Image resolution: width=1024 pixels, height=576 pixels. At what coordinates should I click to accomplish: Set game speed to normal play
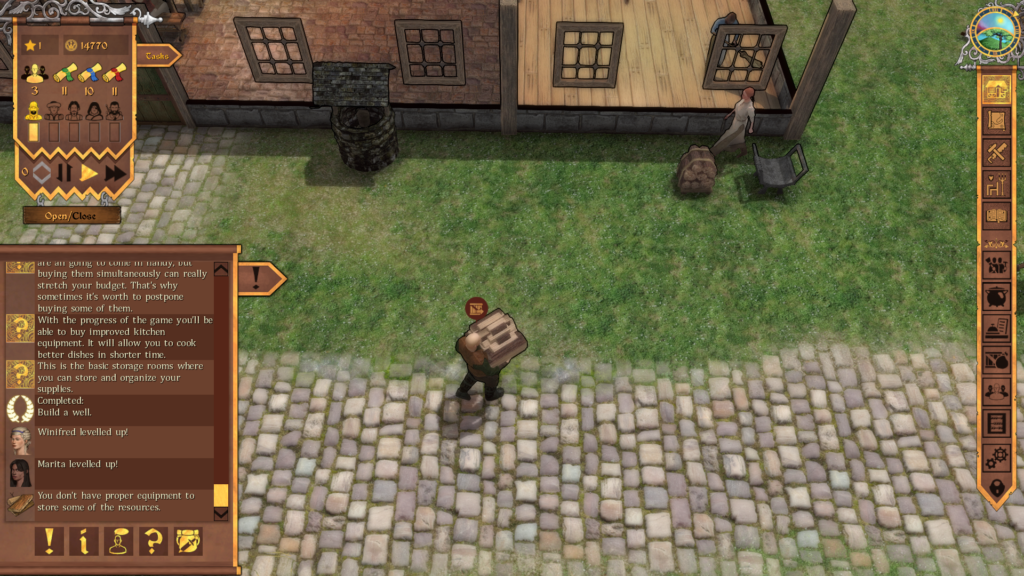[x=89, y=173]
